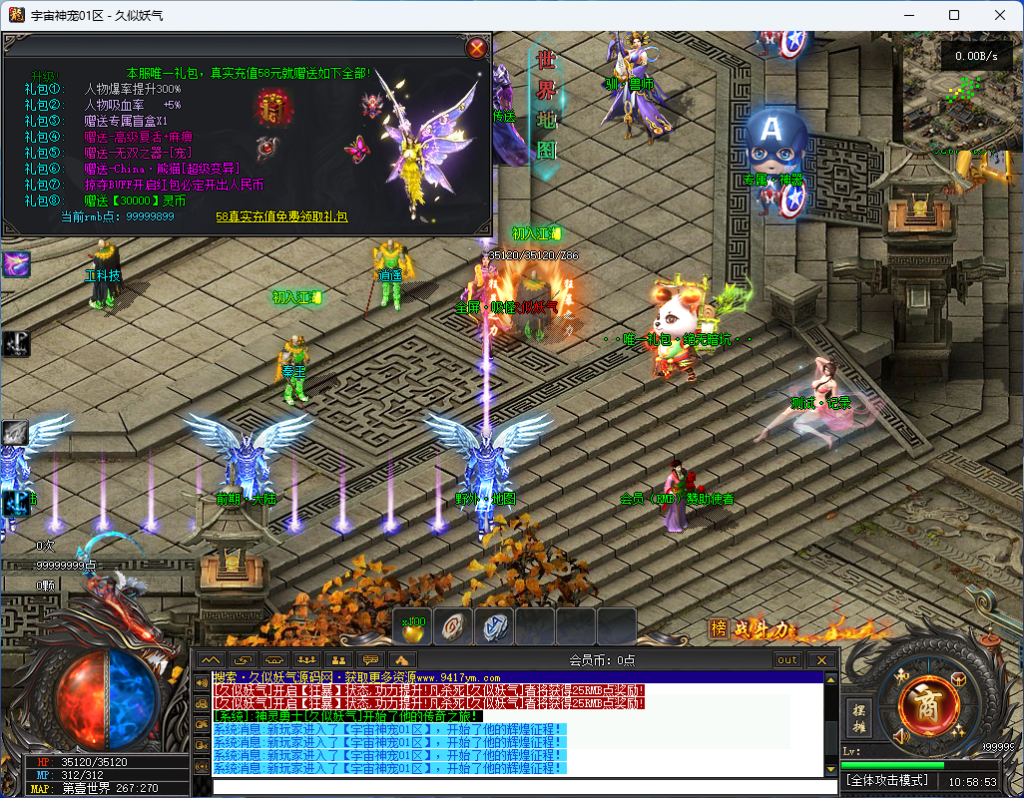Click the chat window 'out' button
Screen dimensions: 1024x798
788,660
